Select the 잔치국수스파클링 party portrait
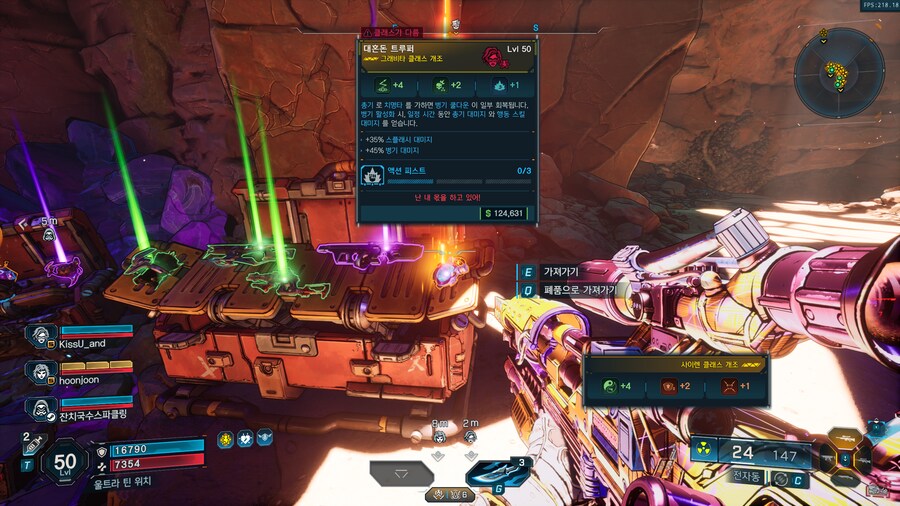The height and width of the screenshot is (506, 900). coord(41,409)
